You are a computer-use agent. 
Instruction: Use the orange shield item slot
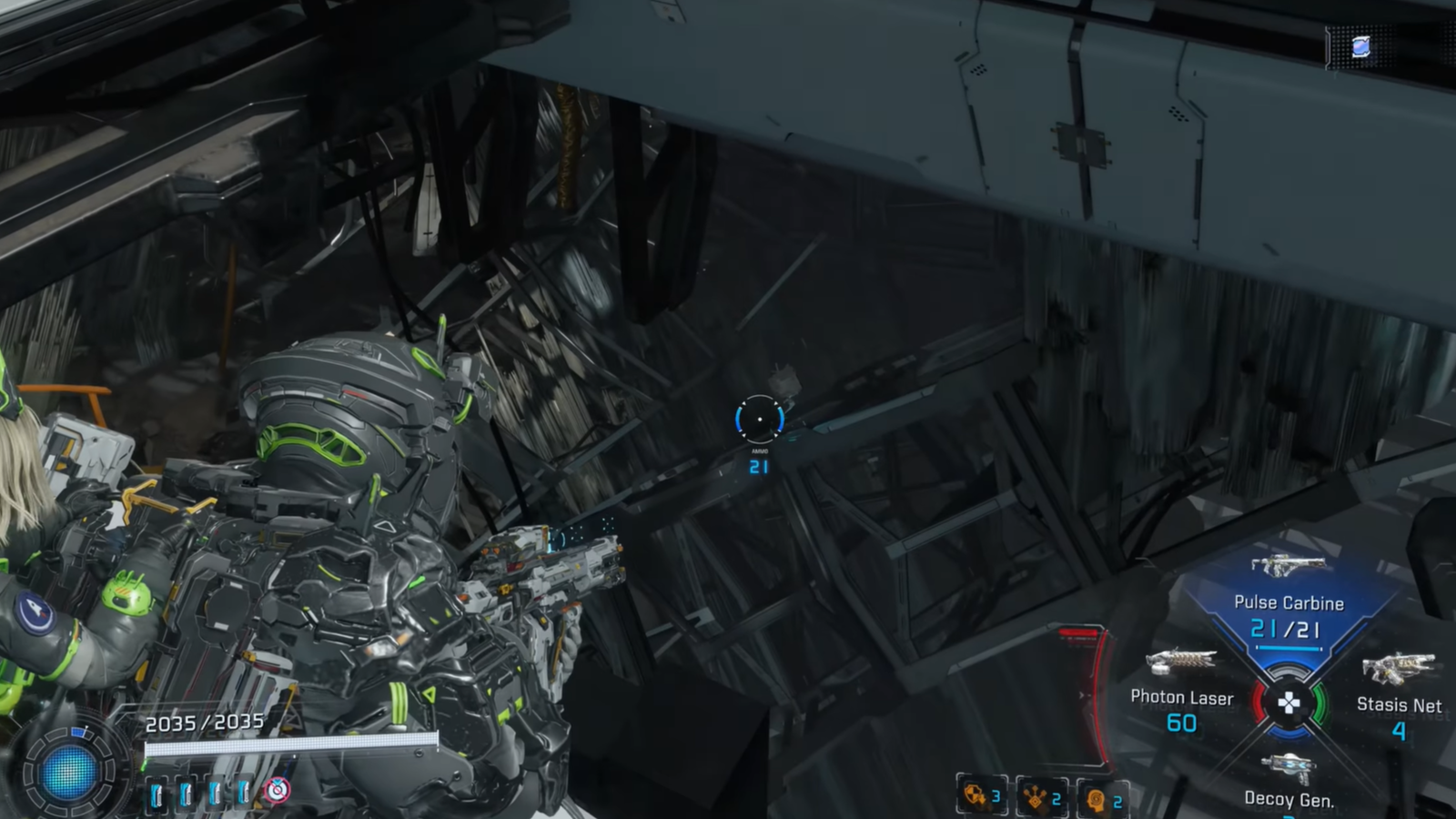[980, 797]
